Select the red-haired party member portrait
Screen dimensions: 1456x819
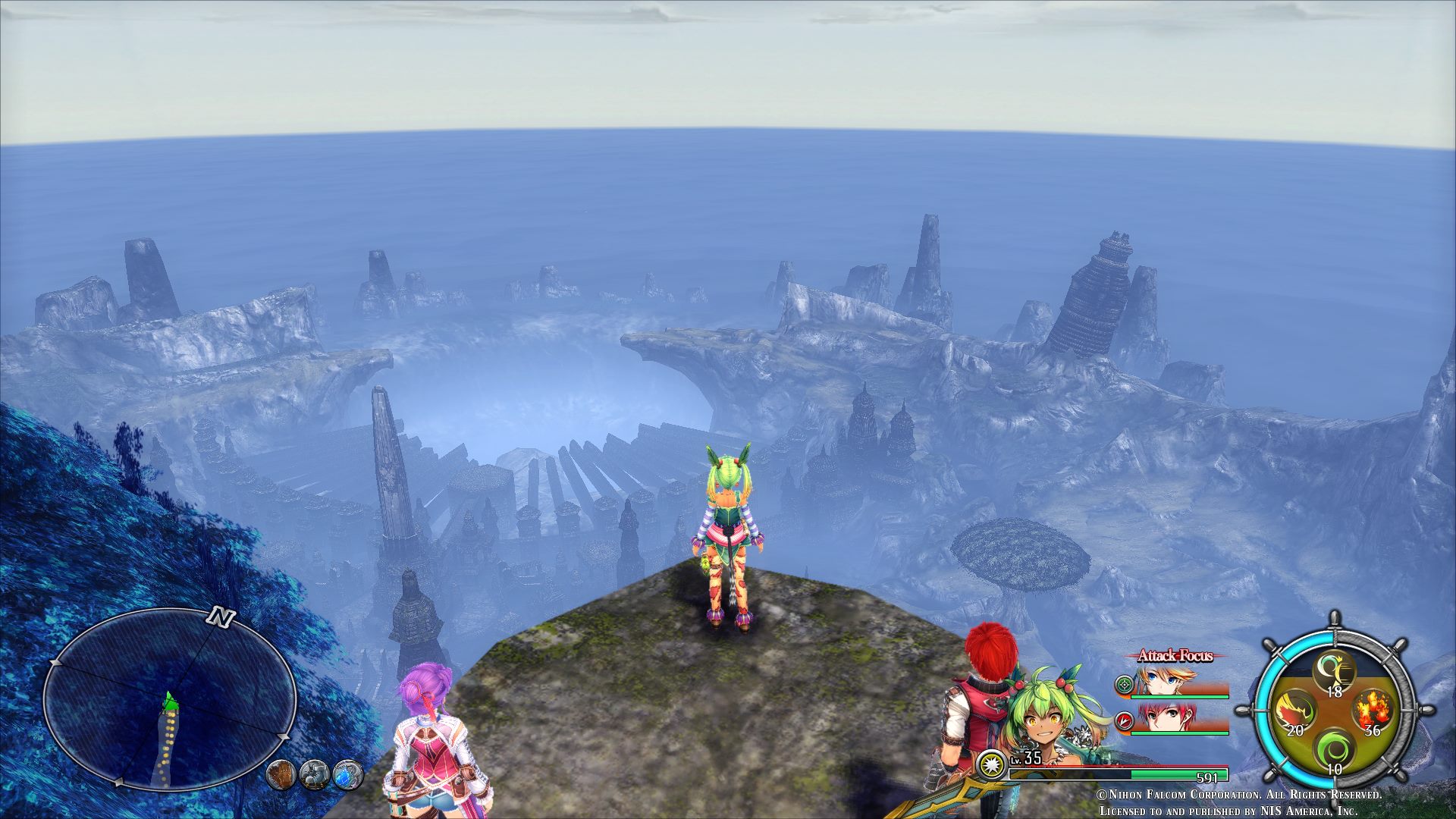pyautogui.click(x=1168, y=717)
